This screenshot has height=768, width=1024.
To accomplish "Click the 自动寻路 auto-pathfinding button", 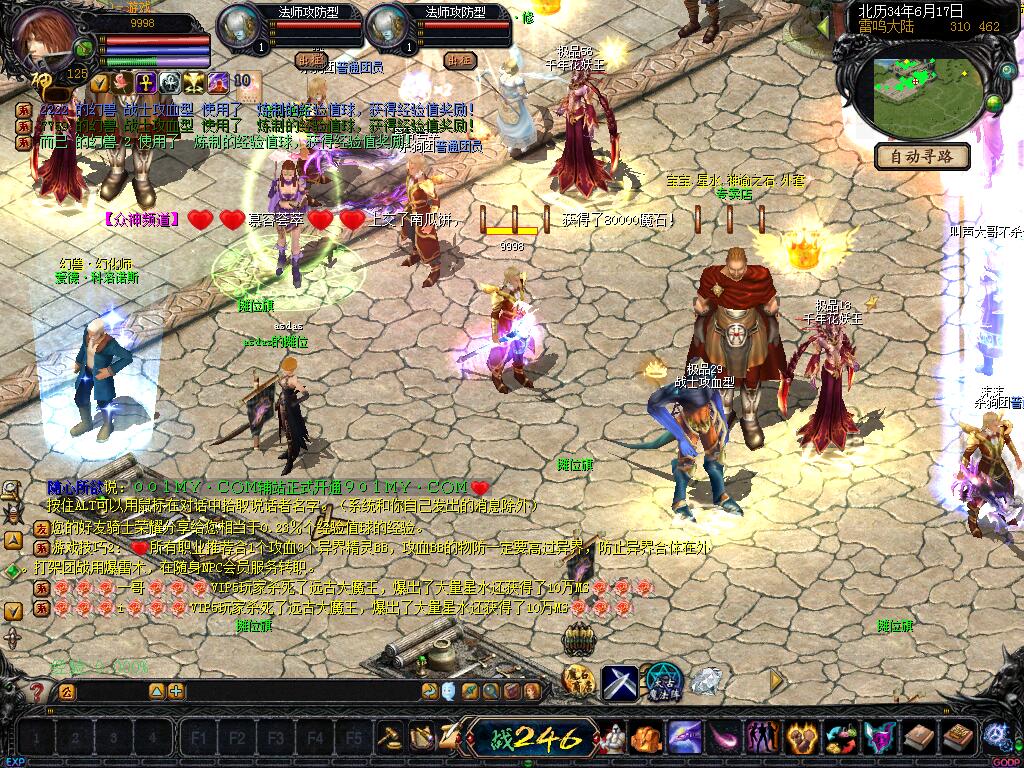I will [922, 156].
